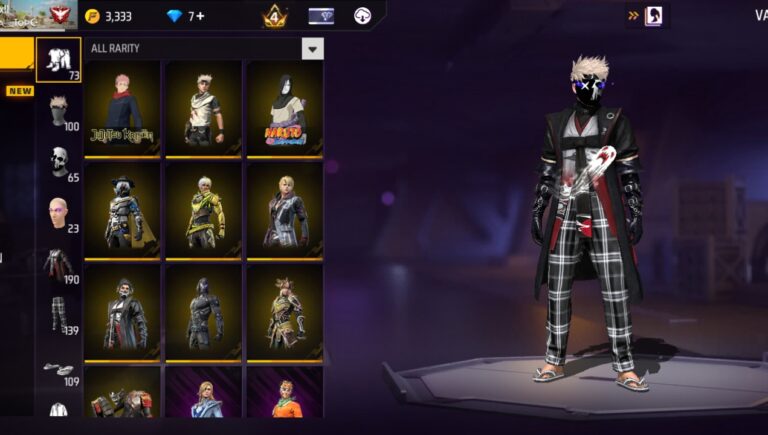Select the outfit sets category tab
768x435 pixels.
pos(58,60)
